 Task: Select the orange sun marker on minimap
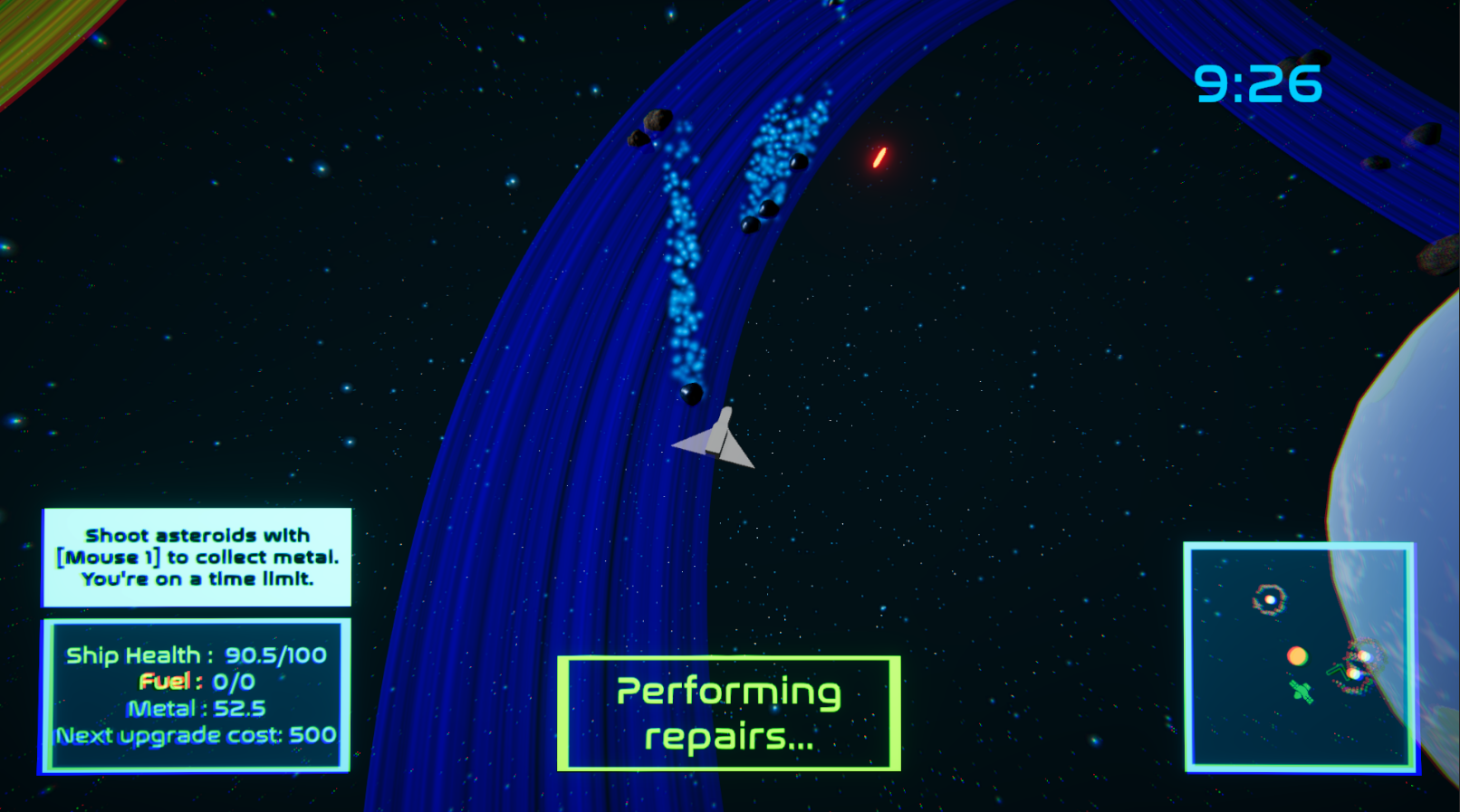pos(1297,655)
